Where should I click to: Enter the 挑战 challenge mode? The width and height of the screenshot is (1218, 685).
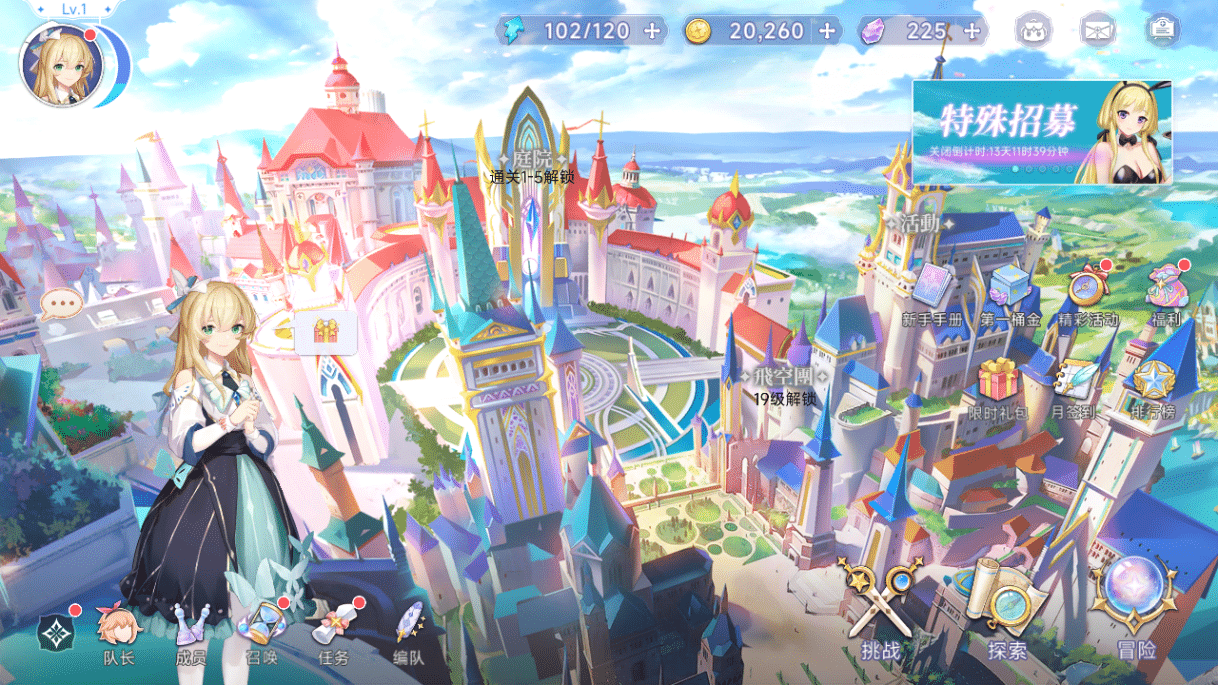point(880,612)
